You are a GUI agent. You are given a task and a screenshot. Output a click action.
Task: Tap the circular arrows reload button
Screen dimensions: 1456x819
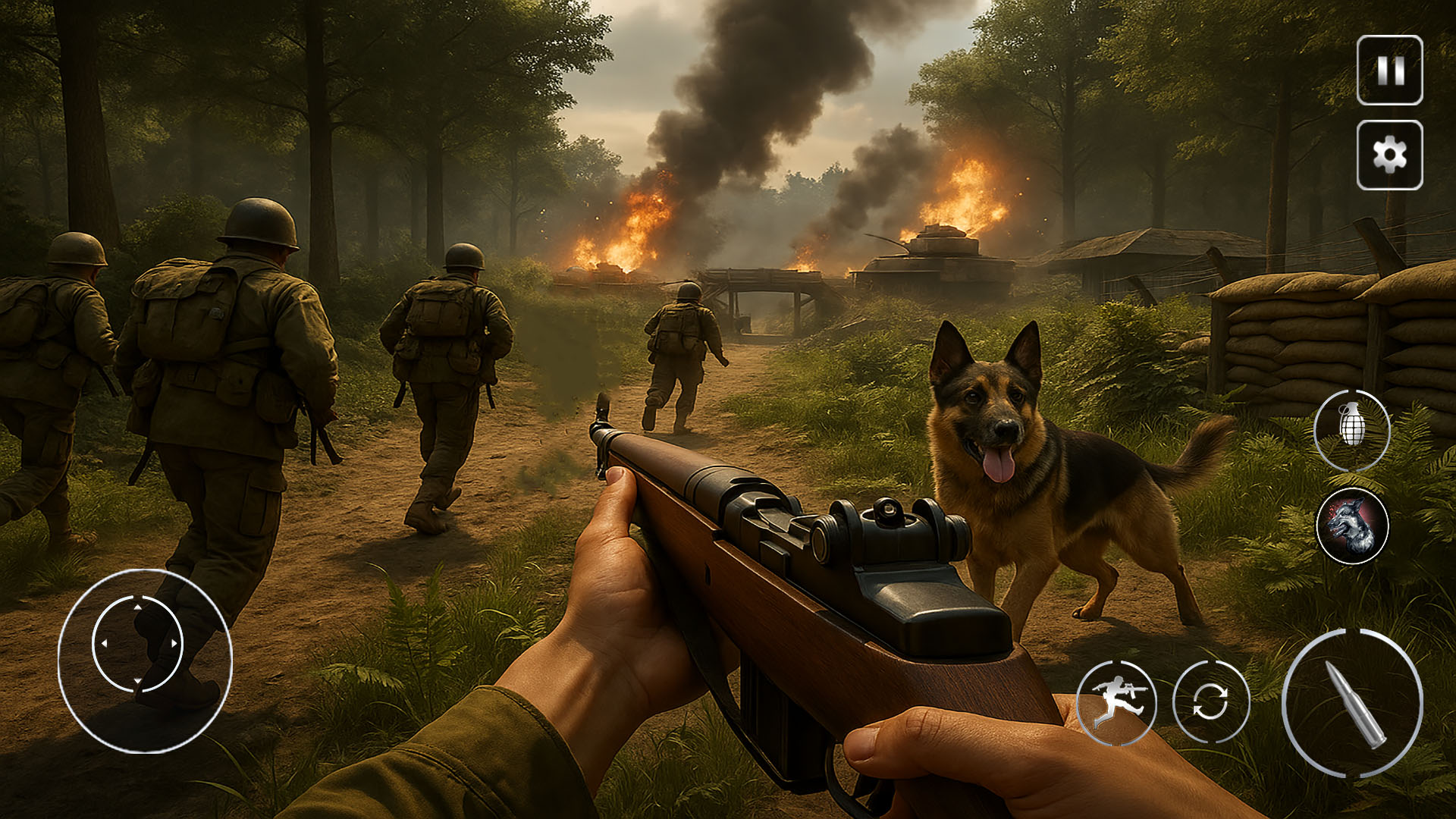pyautogui.click(x=1210, y=701)
